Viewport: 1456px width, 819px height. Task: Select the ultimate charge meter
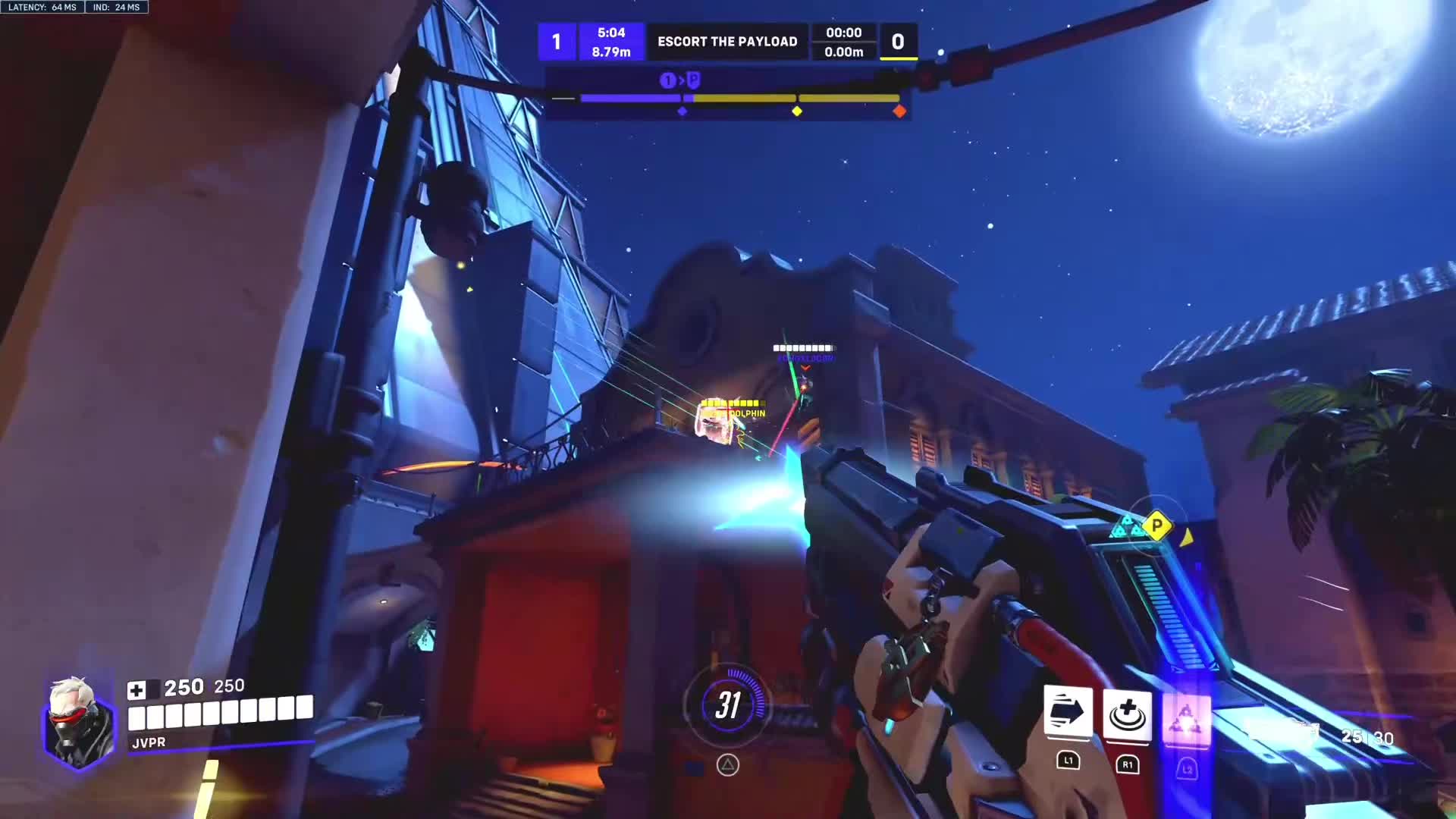pyautogui.click(x=727, y=705)
